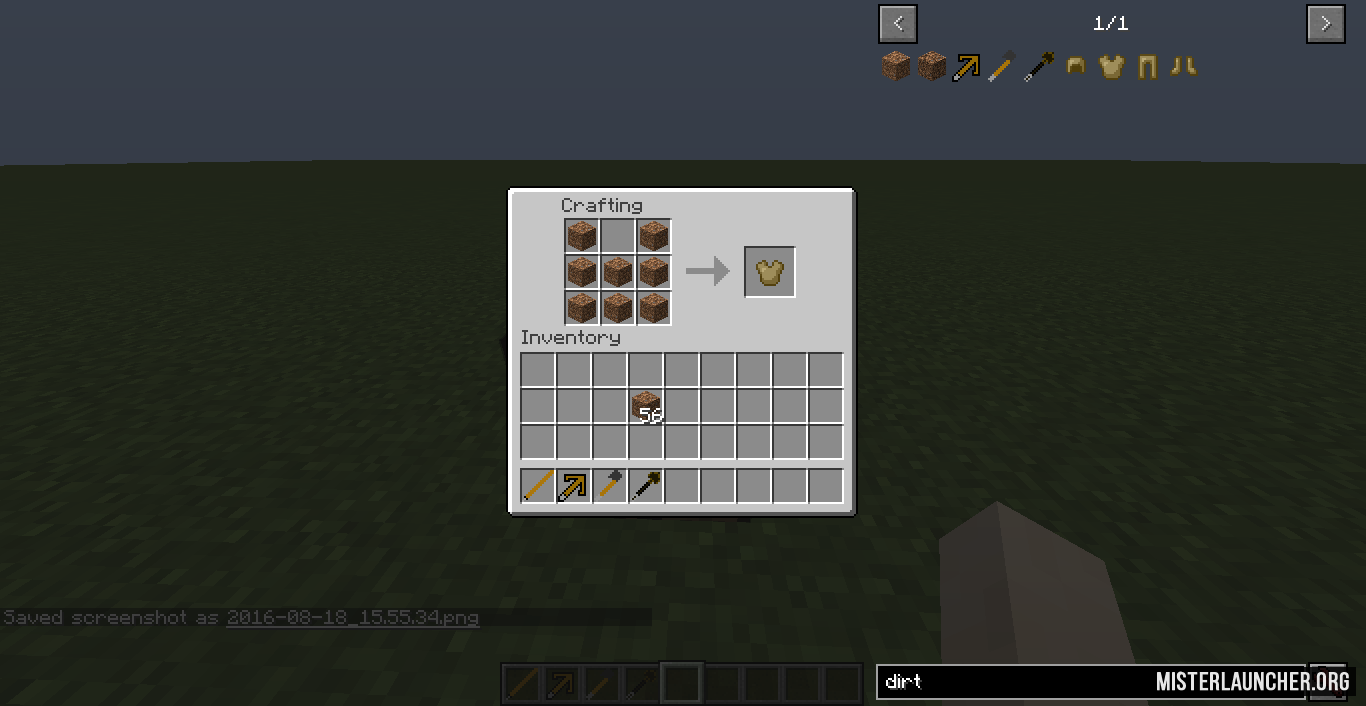Screen dimensions: 1366x706
Task: Go to the previous item list page
Action: (x=897, y=24)
